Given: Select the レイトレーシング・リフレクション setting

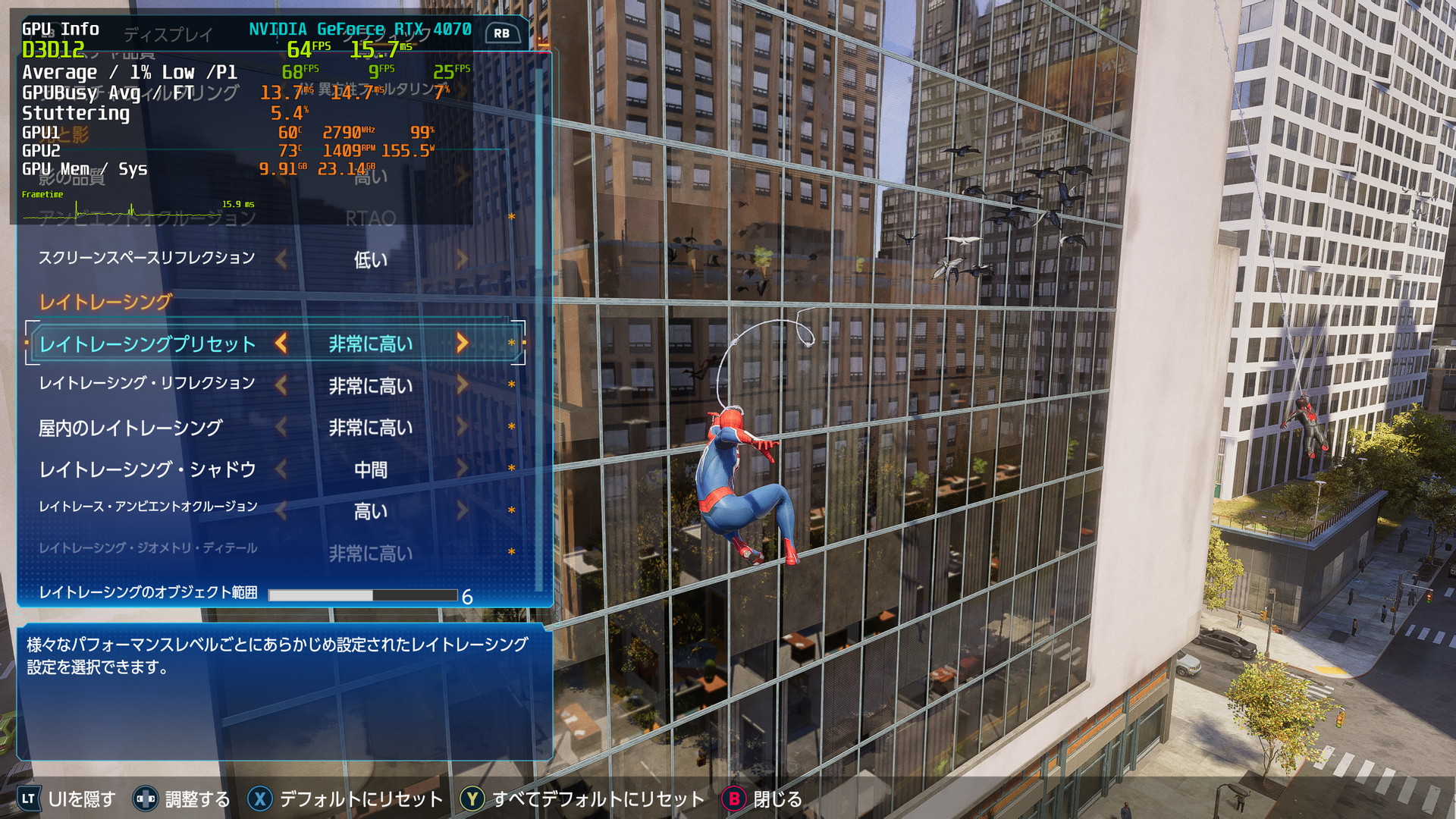Looking at the screenshot, I should [147, 384].
